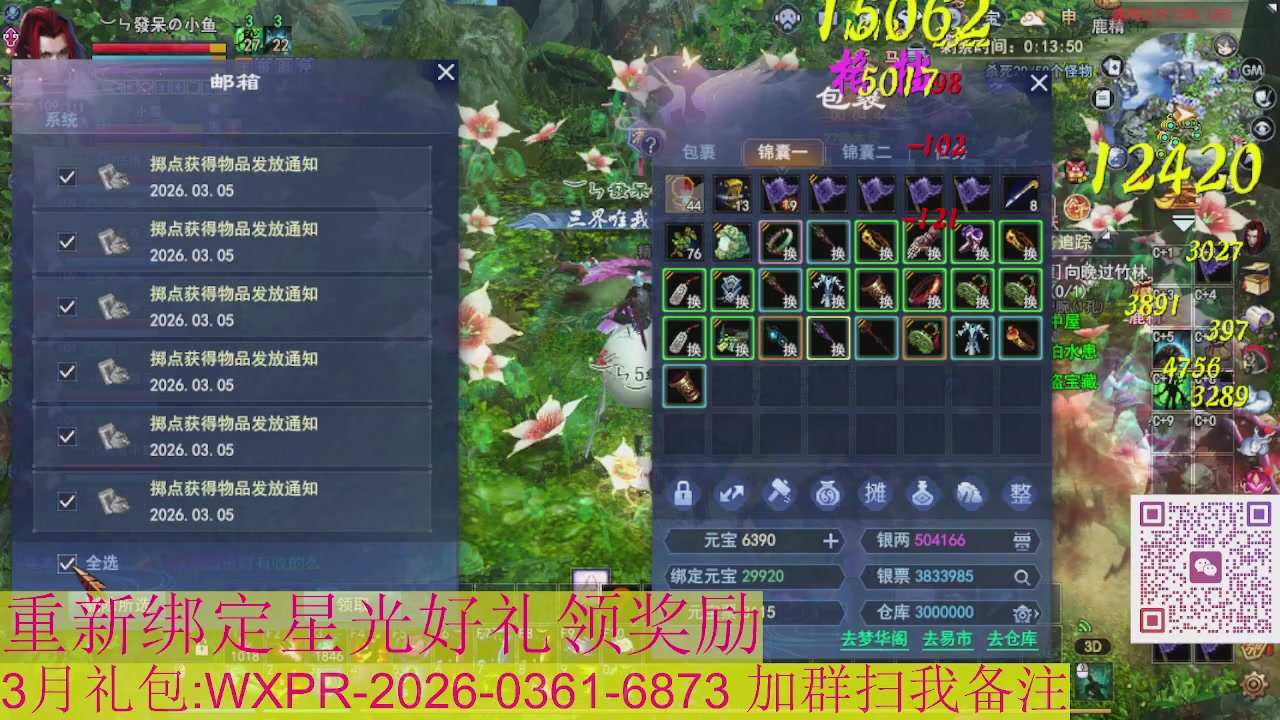Uncheck the first 掷点获得物品 mail checkbox
The height and width of the screenshot is (720, 1280).
(x=67, y=176)
